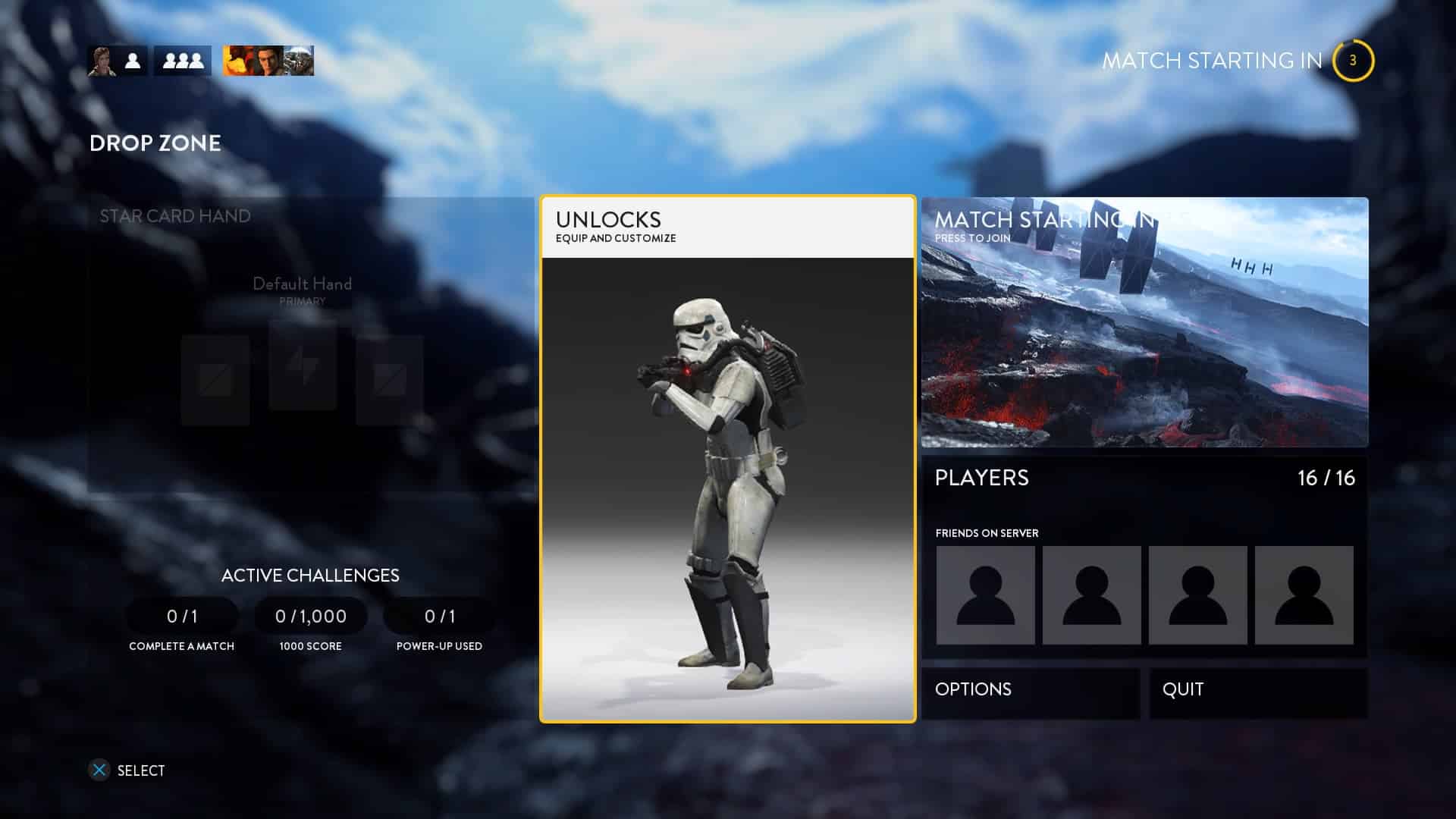Open the Star Card Hand panel

[x=311, y=345]
